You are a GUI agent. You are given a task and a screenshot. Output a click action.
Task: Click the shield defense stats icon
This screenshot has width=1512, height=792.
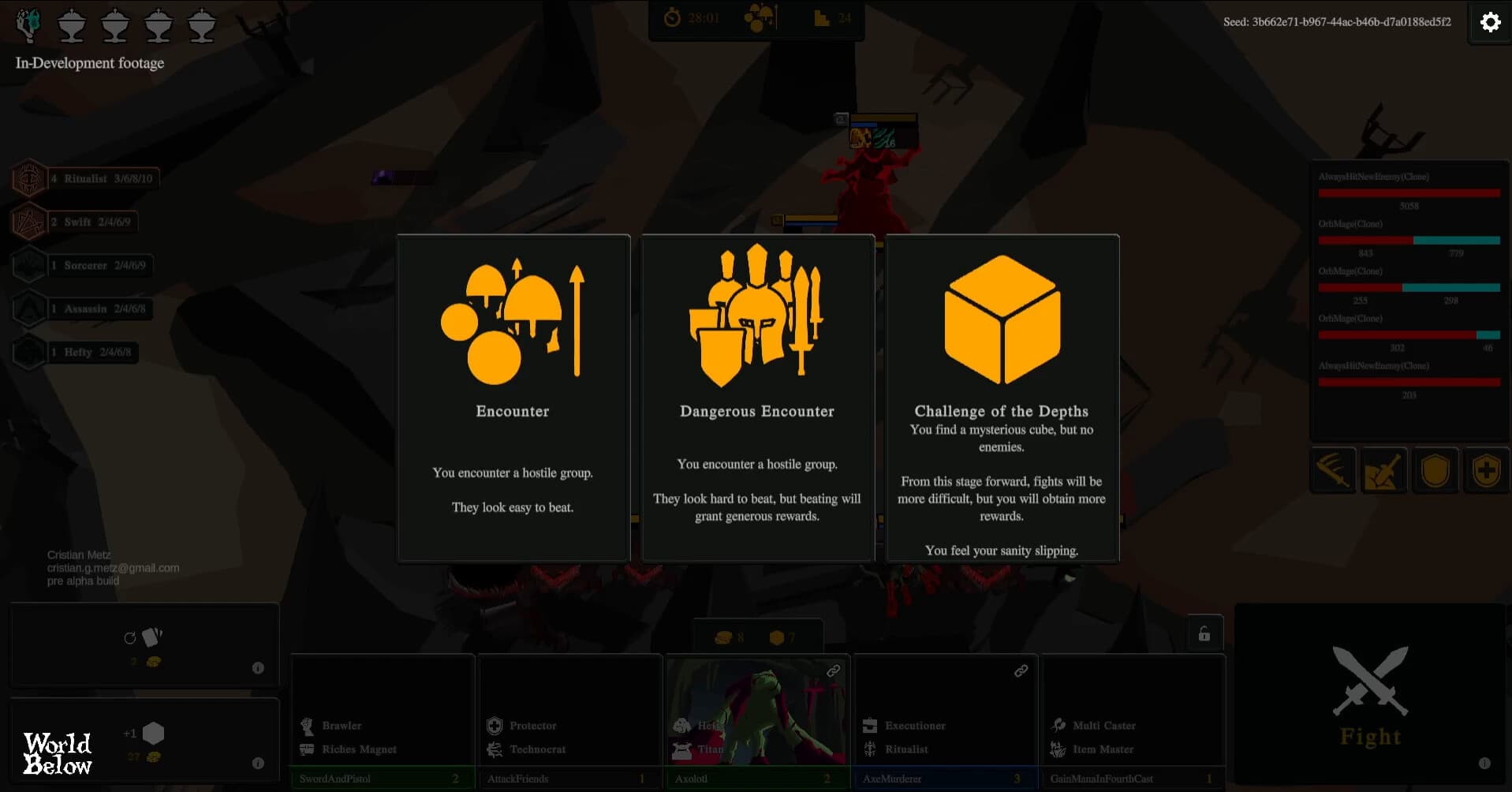1436,470
